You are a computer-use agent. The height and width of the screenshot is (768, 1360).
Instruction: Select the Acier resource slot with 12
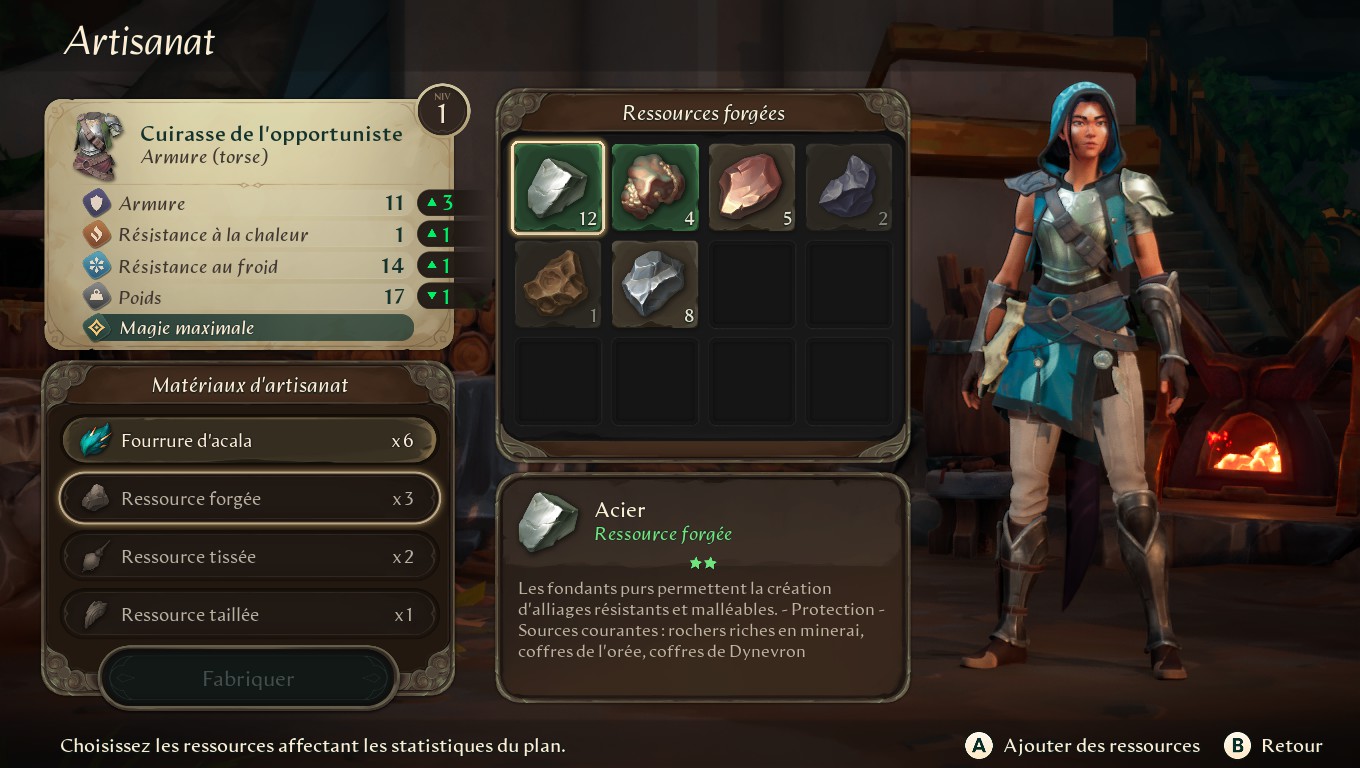click(558, 187)
